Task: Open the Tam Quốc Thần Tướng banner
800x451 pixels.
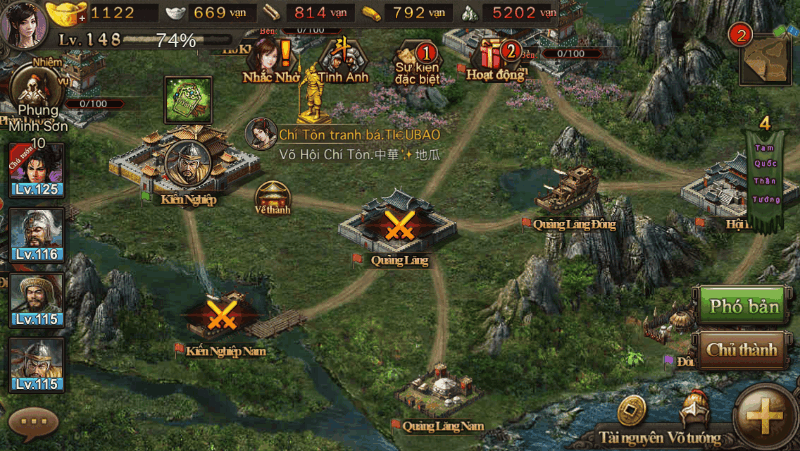Action: point(765,180)
